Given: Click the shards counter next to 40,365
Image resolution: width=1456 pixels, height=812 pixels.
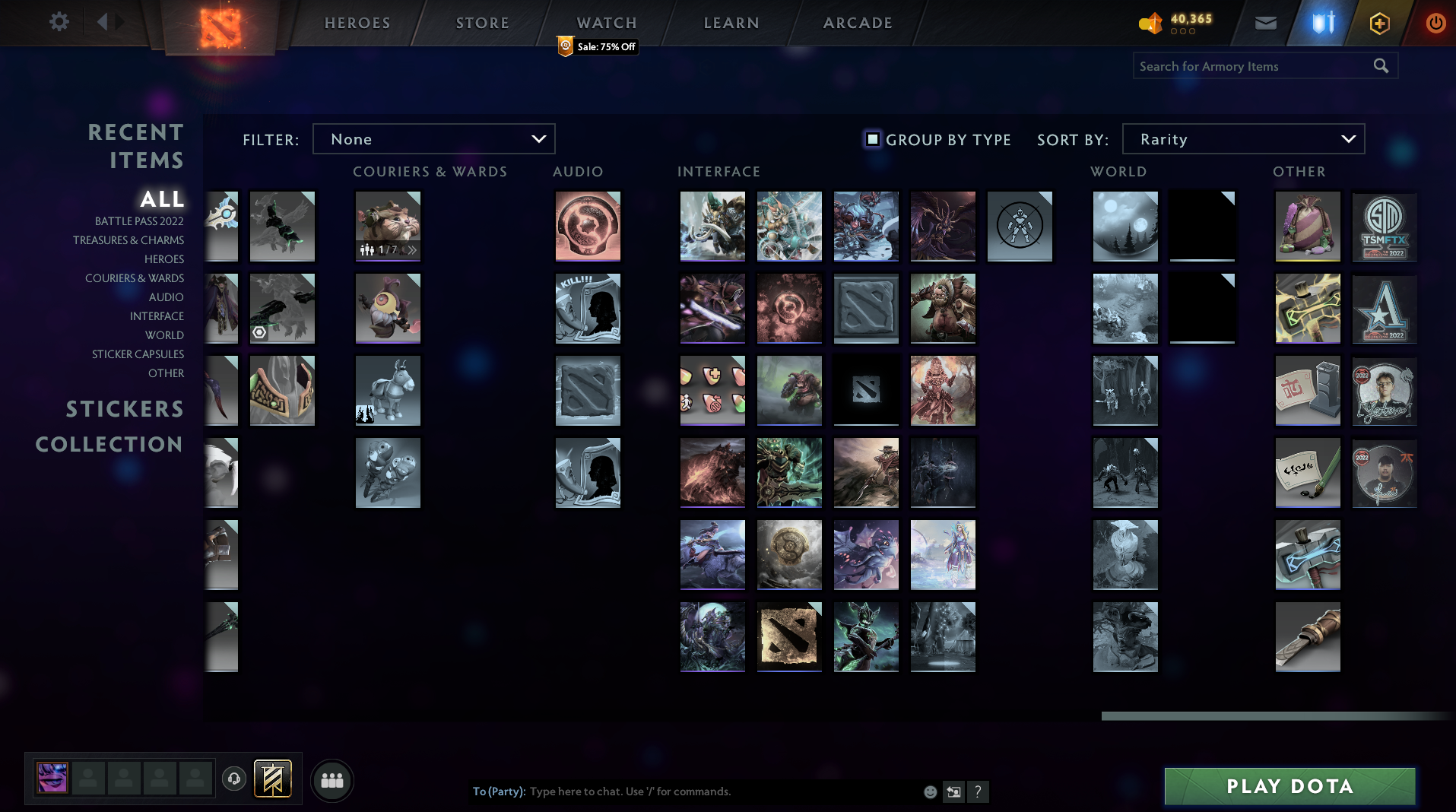Looking at the screenshot, I should [x=1153, y=23].
